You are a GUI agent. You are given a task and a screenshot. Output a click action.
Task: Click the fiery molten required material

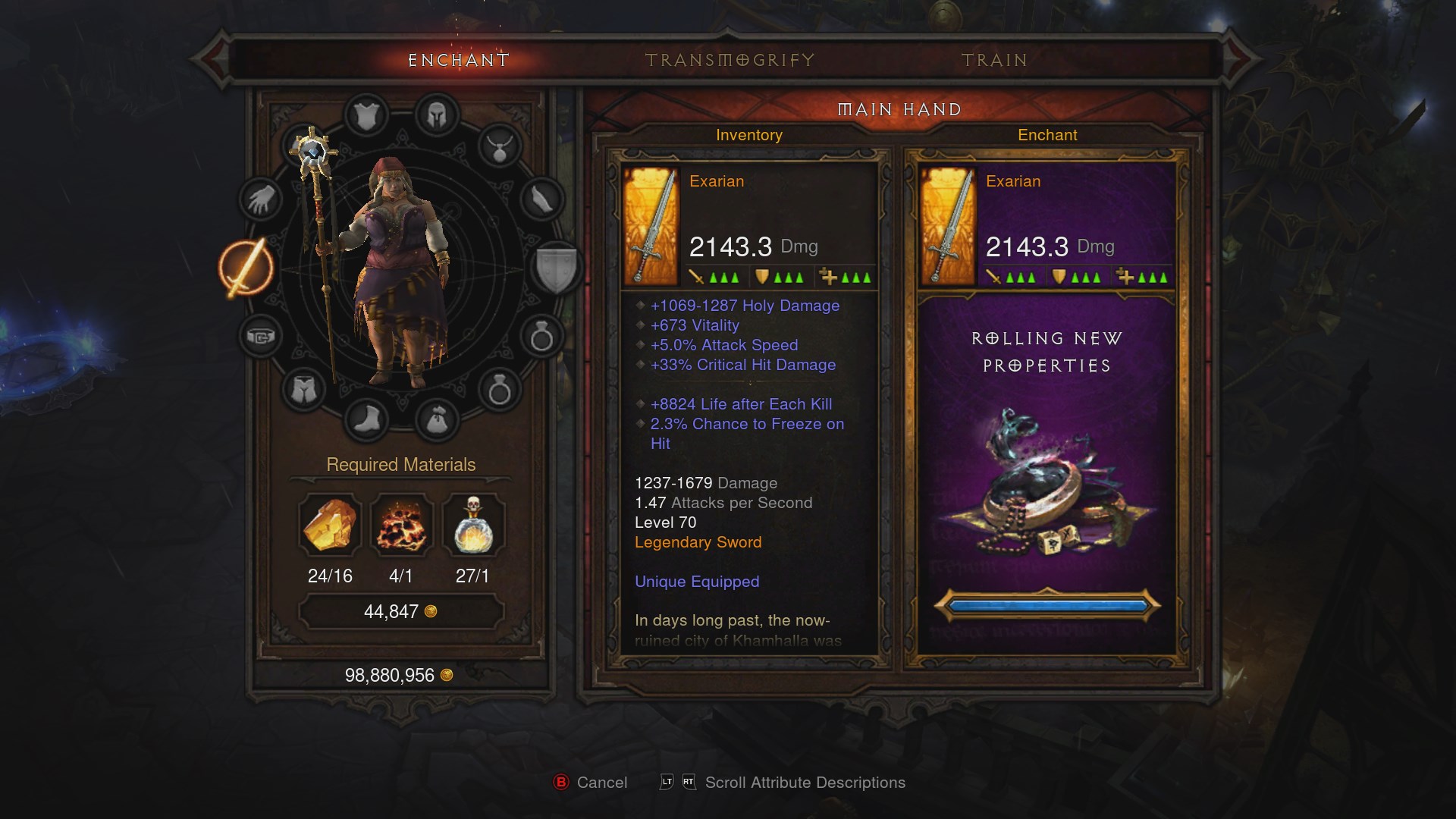[401, 525]
